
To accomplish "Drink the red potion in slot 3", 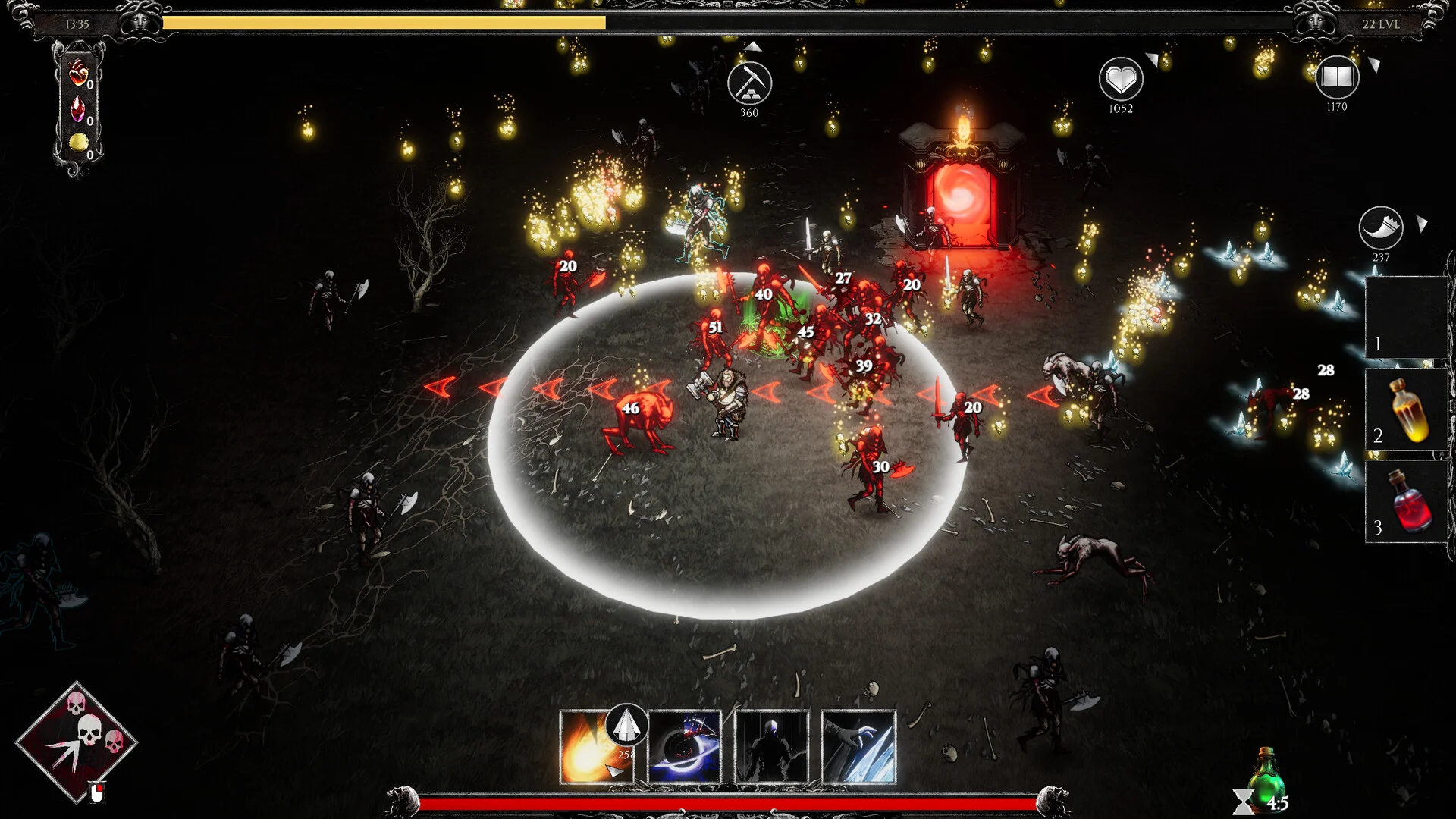I will tap(1407, 501).
